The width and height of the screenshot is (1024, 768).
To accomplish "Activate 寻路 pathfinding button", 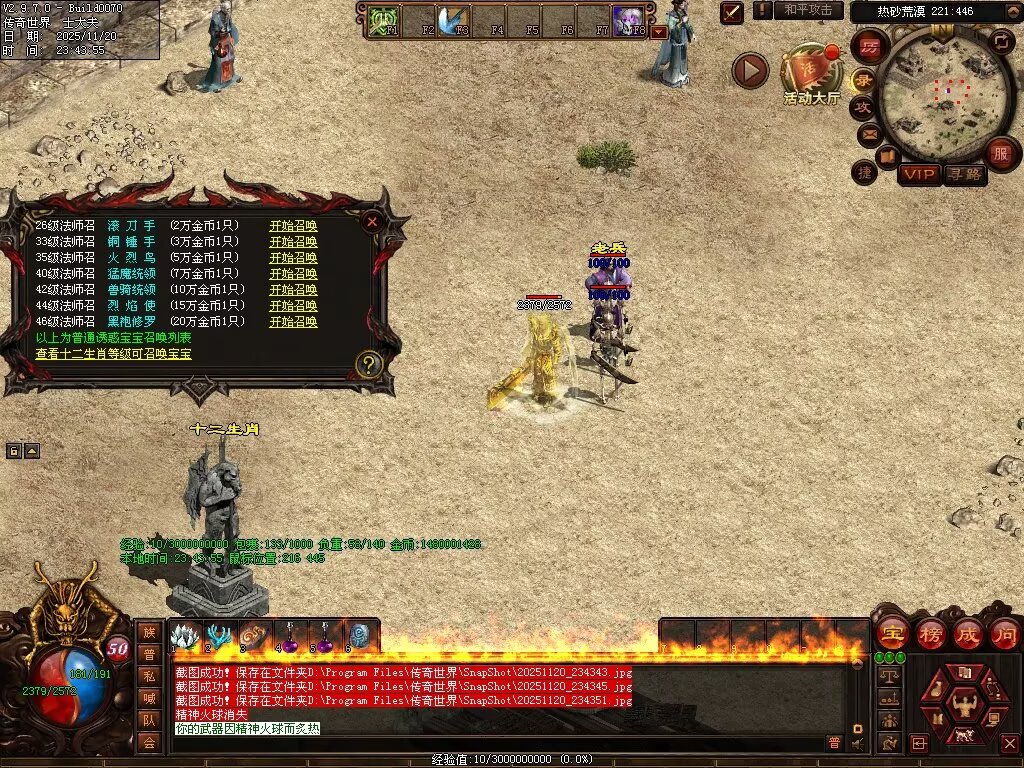I will coord(964,174).
